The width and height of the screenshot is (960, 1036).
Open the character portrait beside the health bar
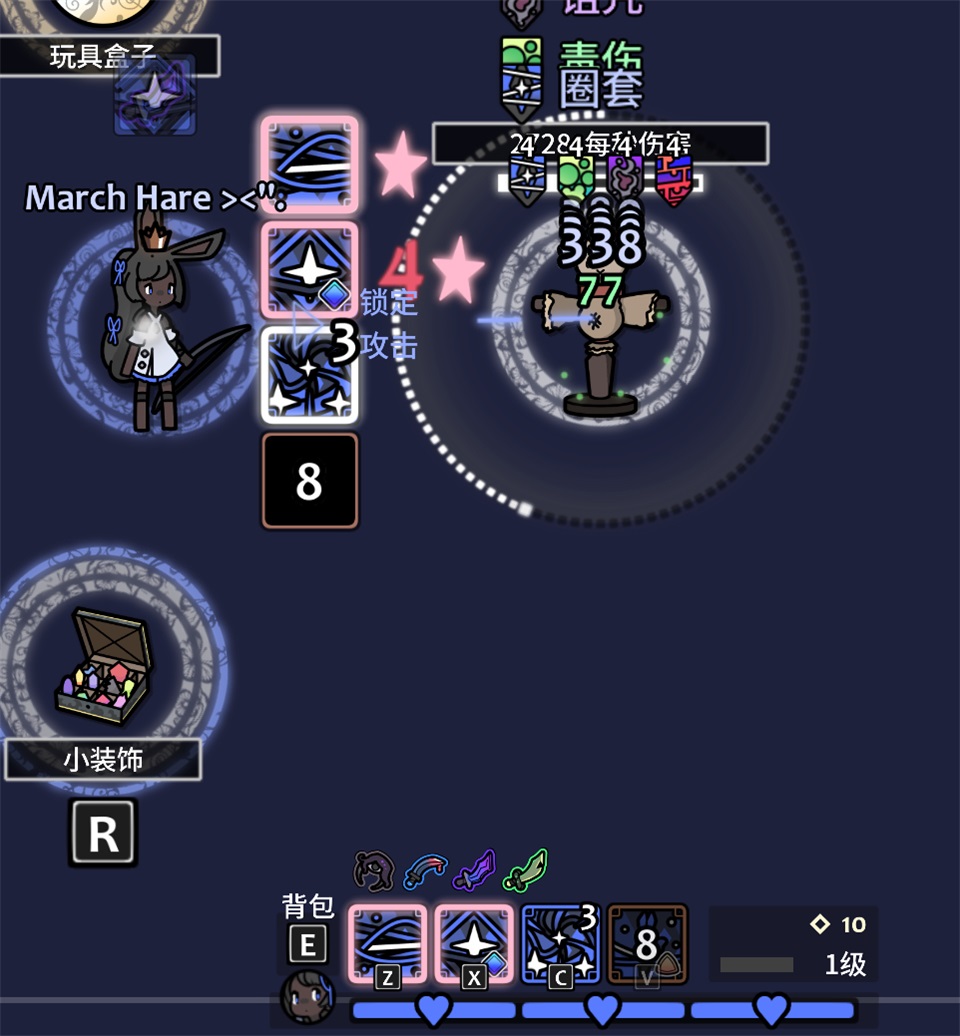(x=307, y=996)
